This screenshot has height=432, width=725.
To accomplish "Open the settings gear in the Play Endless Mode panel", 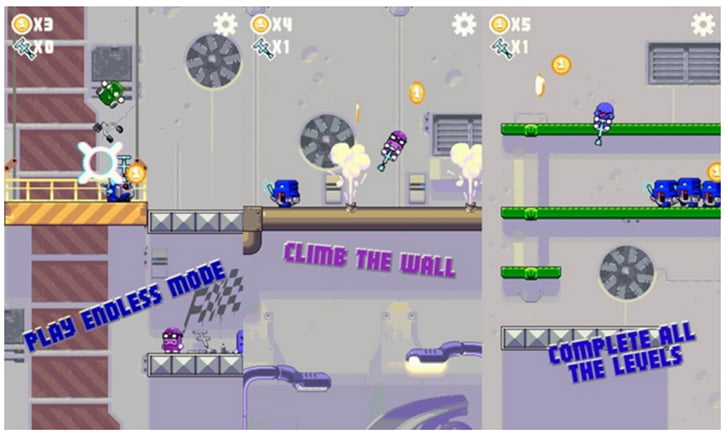I will coord(226,24).
